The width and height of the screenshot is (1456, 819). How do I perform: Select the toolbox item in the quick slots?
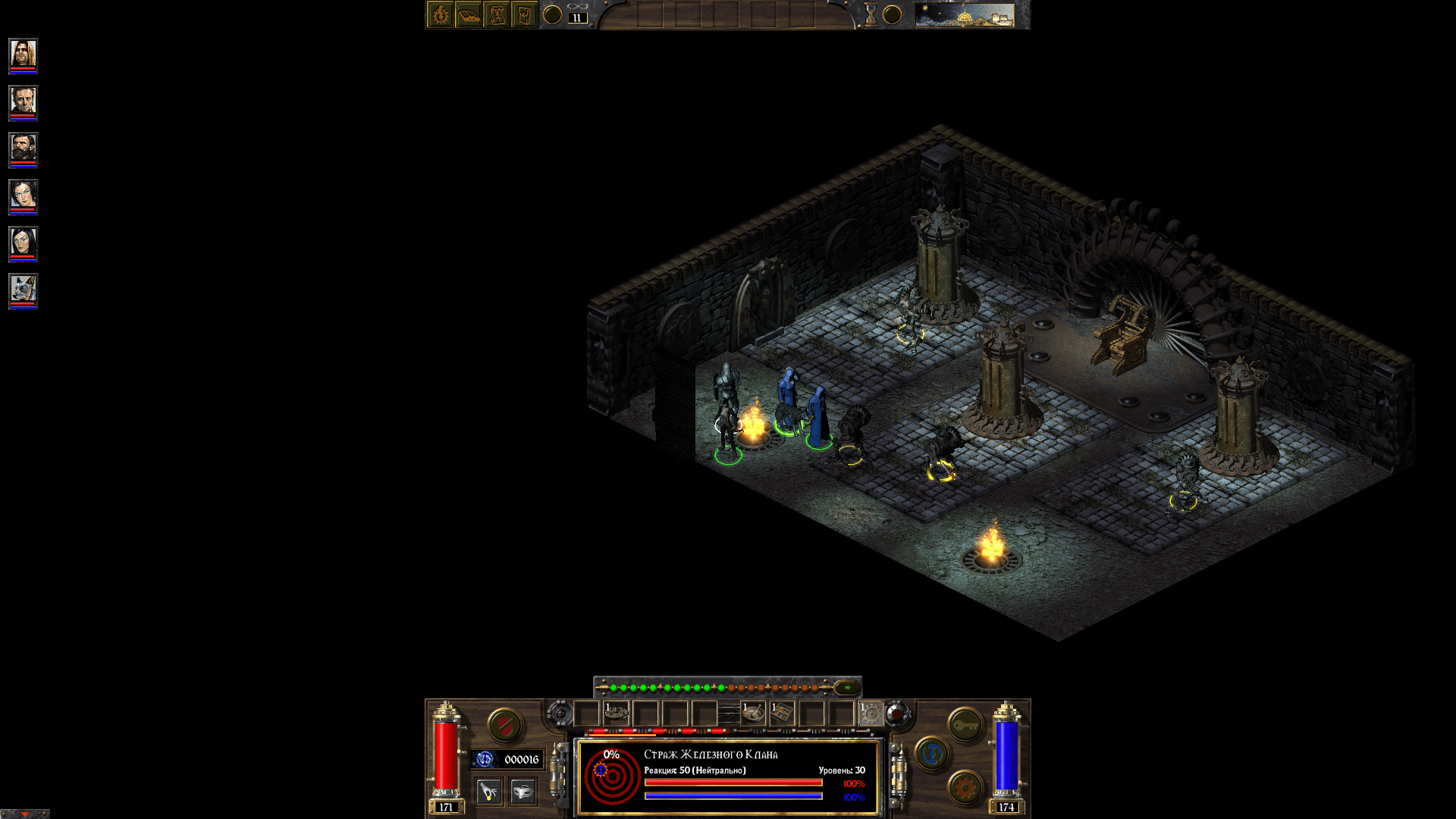tap(781, 713)
